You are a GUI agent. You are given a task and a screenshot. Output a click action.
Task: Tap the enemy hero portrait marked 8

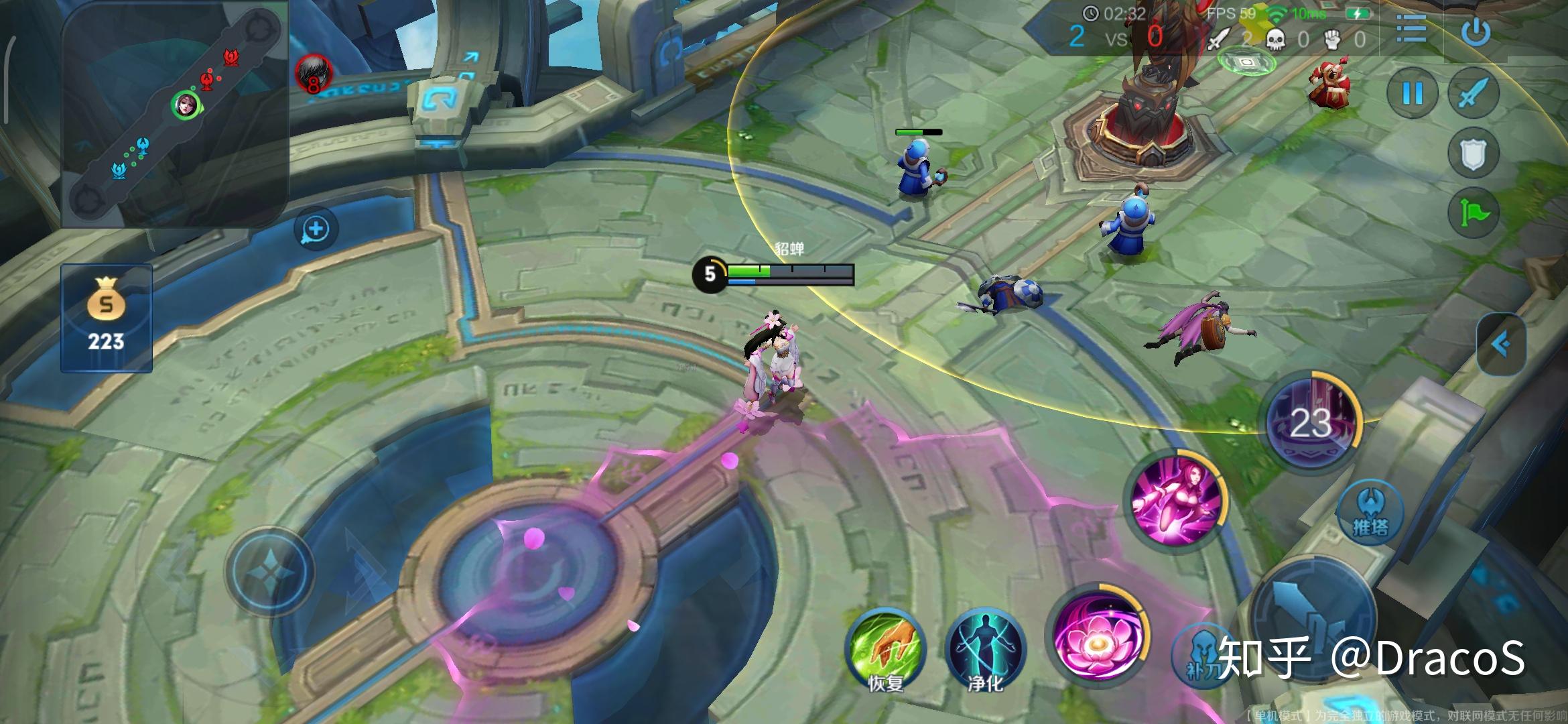tap(314, 72)
